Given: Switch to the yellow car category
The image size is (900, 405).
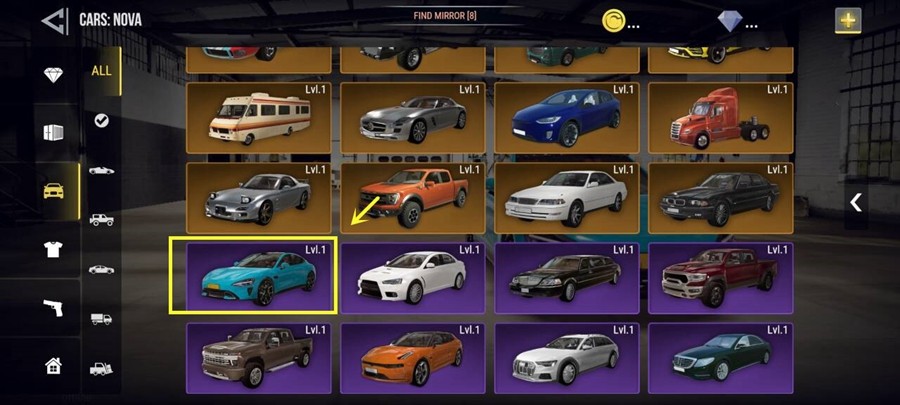Looking at the screenshot, I should [x=54, y=190].
